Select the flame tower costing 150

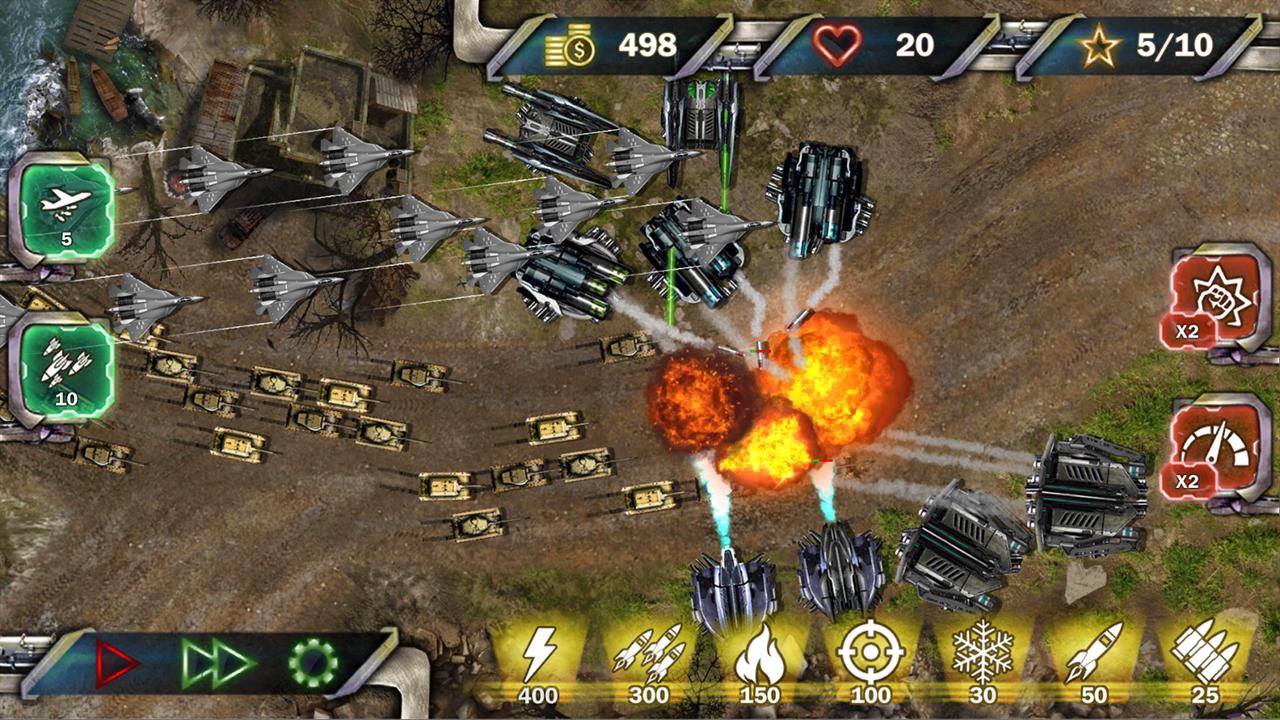point(759,656)
